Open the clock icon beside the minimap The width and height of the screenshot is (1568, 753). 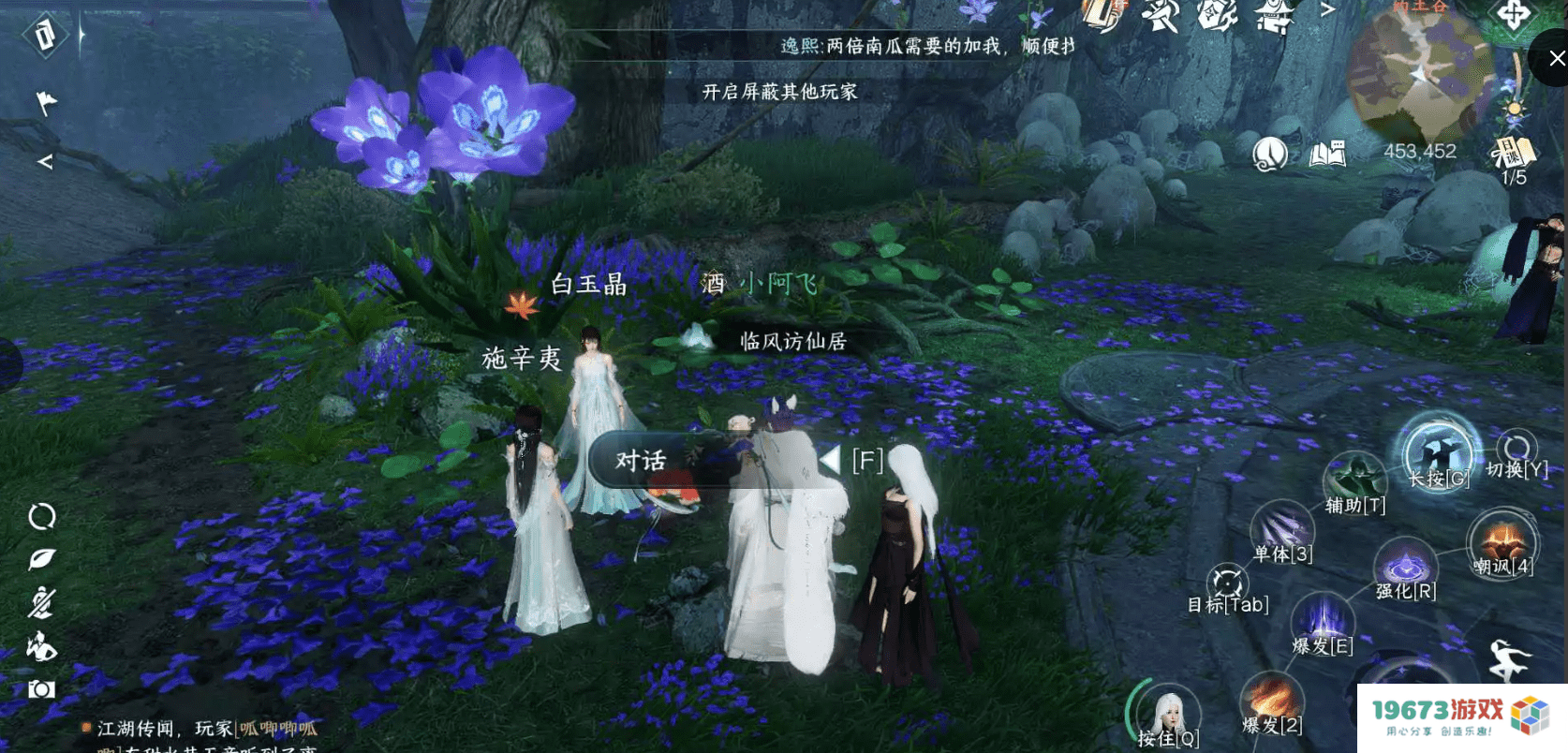[x=1269, y=153]
